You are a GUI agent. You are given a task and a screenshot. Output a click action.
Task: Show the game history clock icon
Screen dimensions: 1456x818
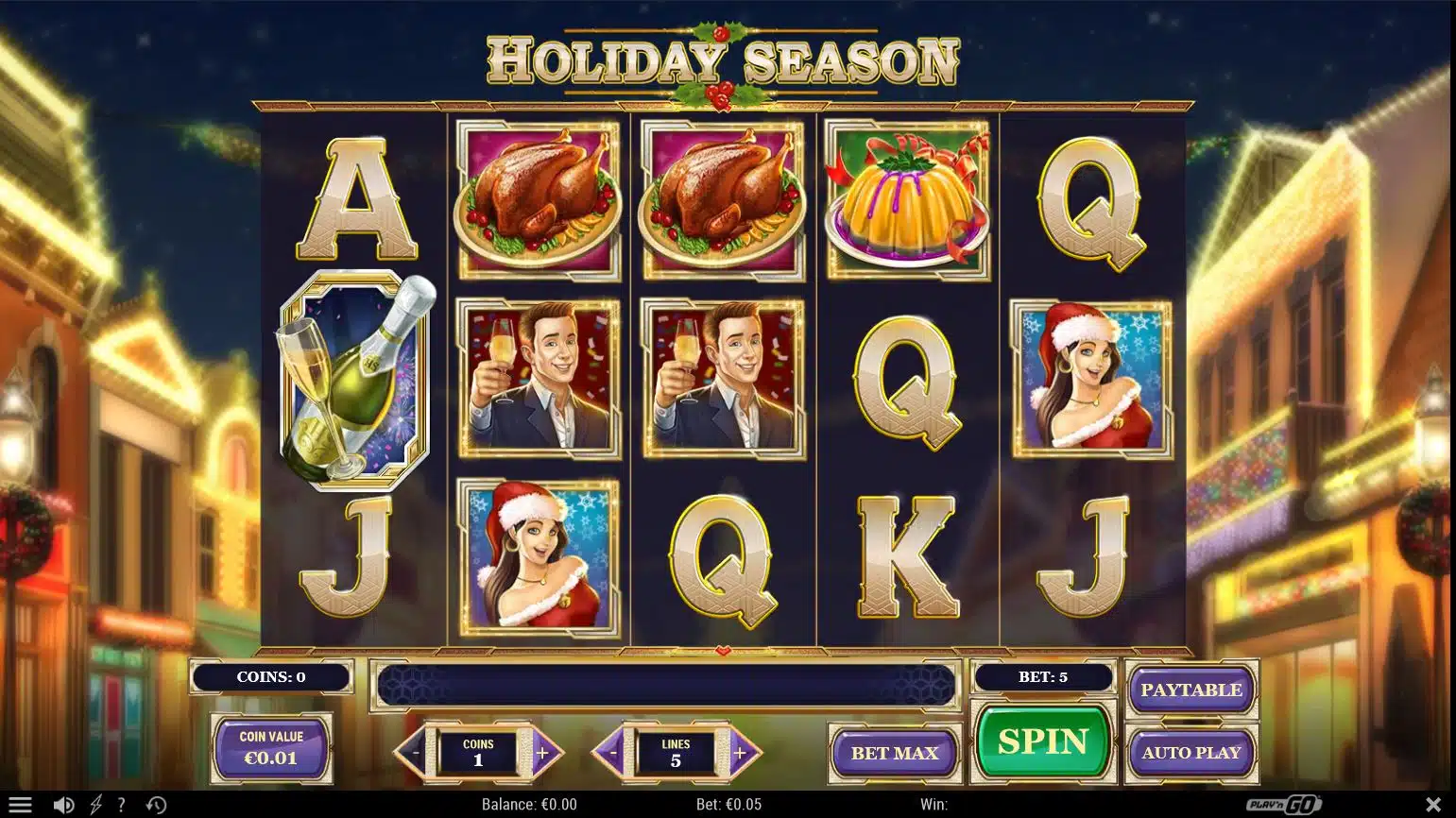pos(157,805)
